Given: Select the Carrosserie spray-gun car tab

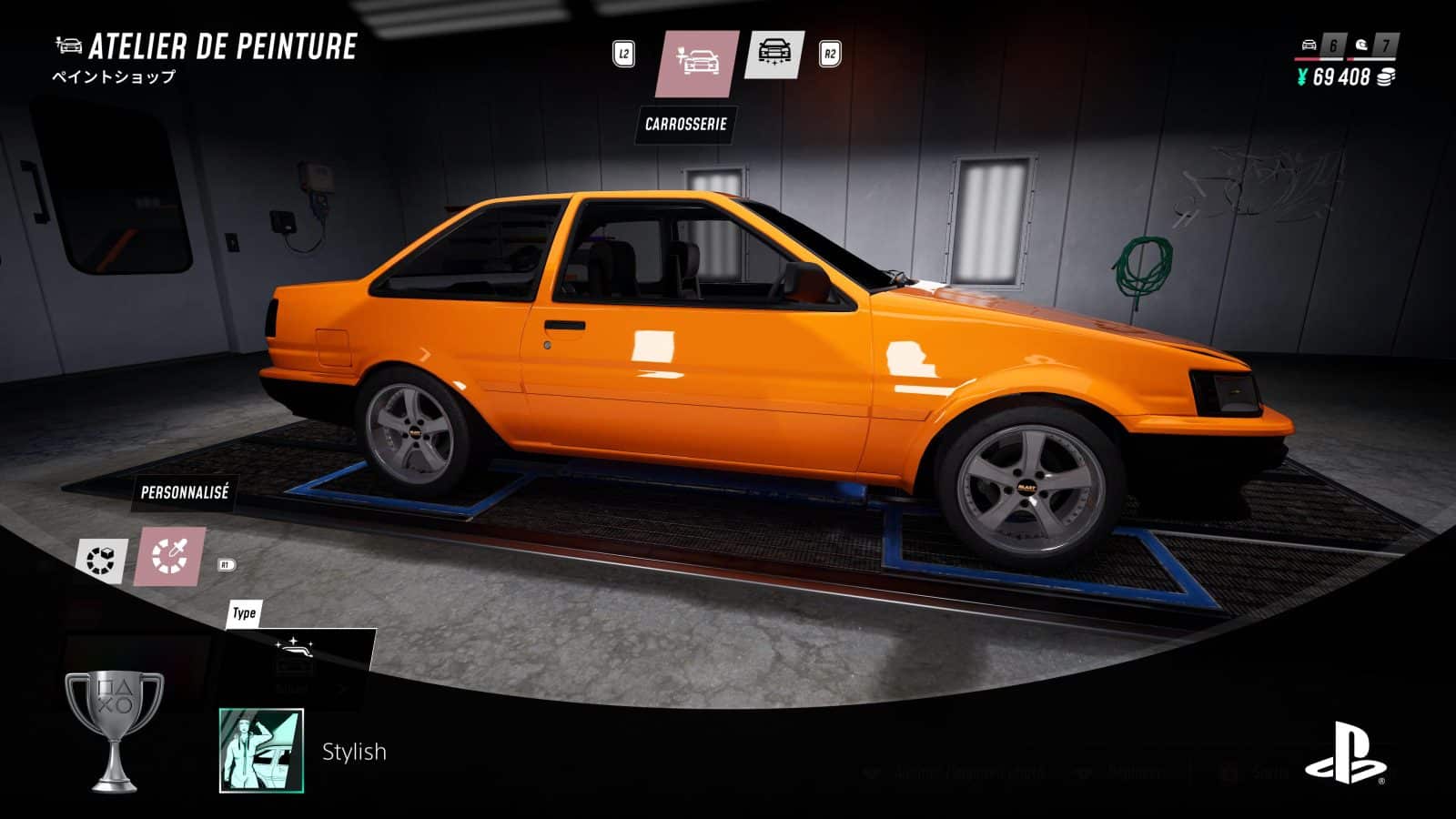Looking at the screenshot, I should (697, 63).
